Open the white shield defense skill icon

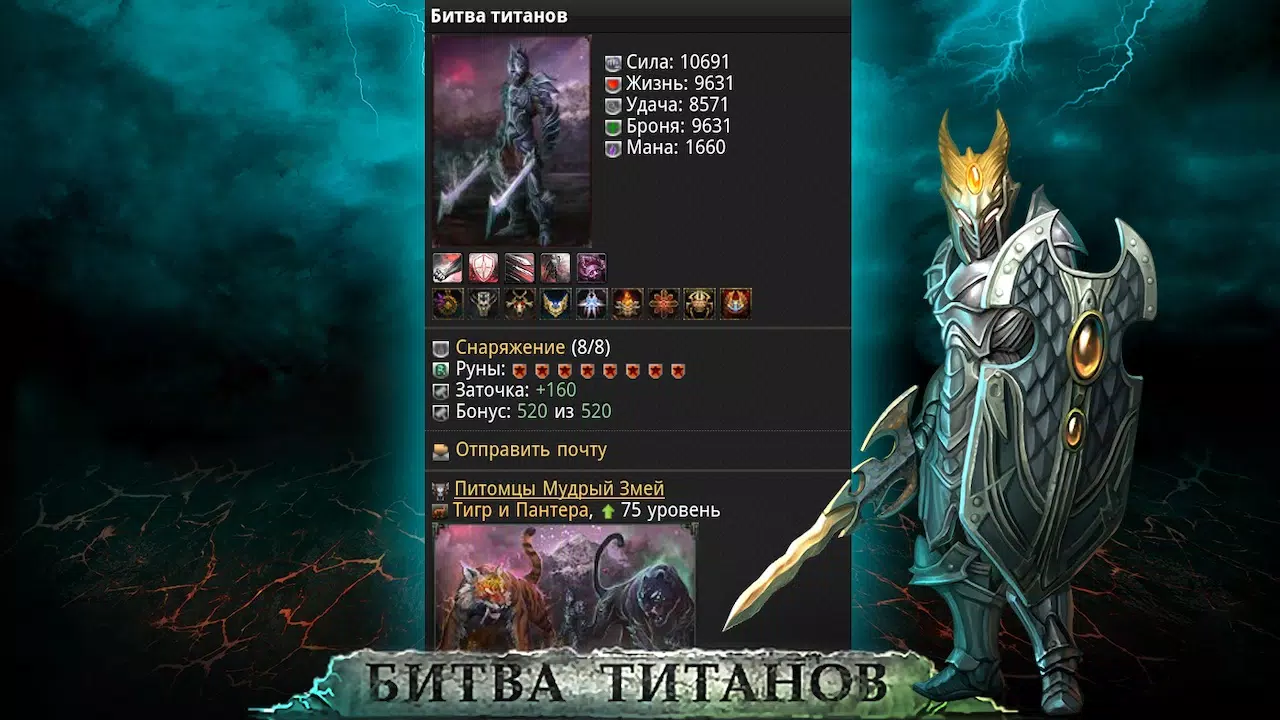pyautogui.click(x=483, y=266)
